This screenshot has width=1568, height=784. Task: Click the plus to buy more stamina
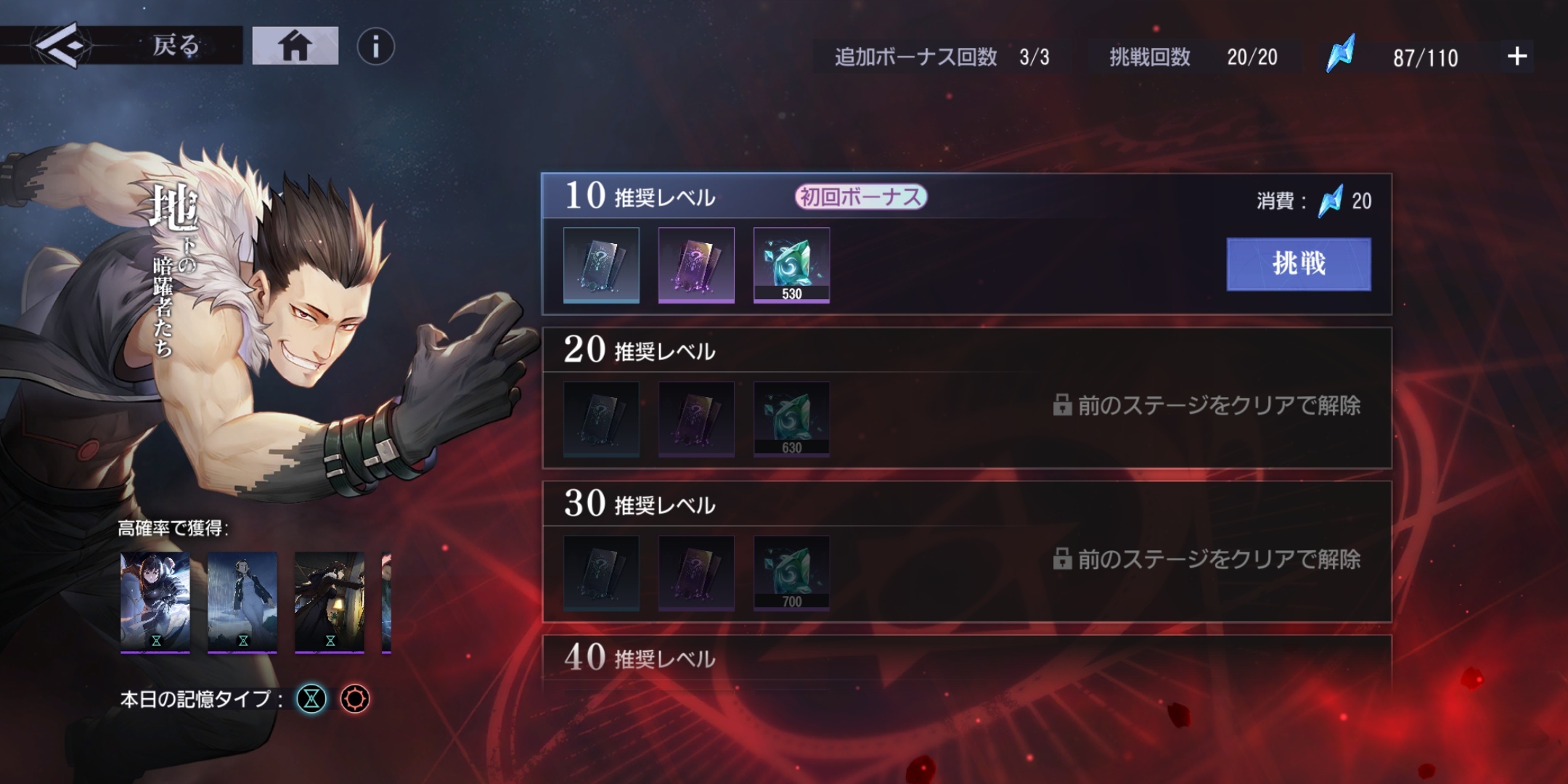pos(1514,57)
